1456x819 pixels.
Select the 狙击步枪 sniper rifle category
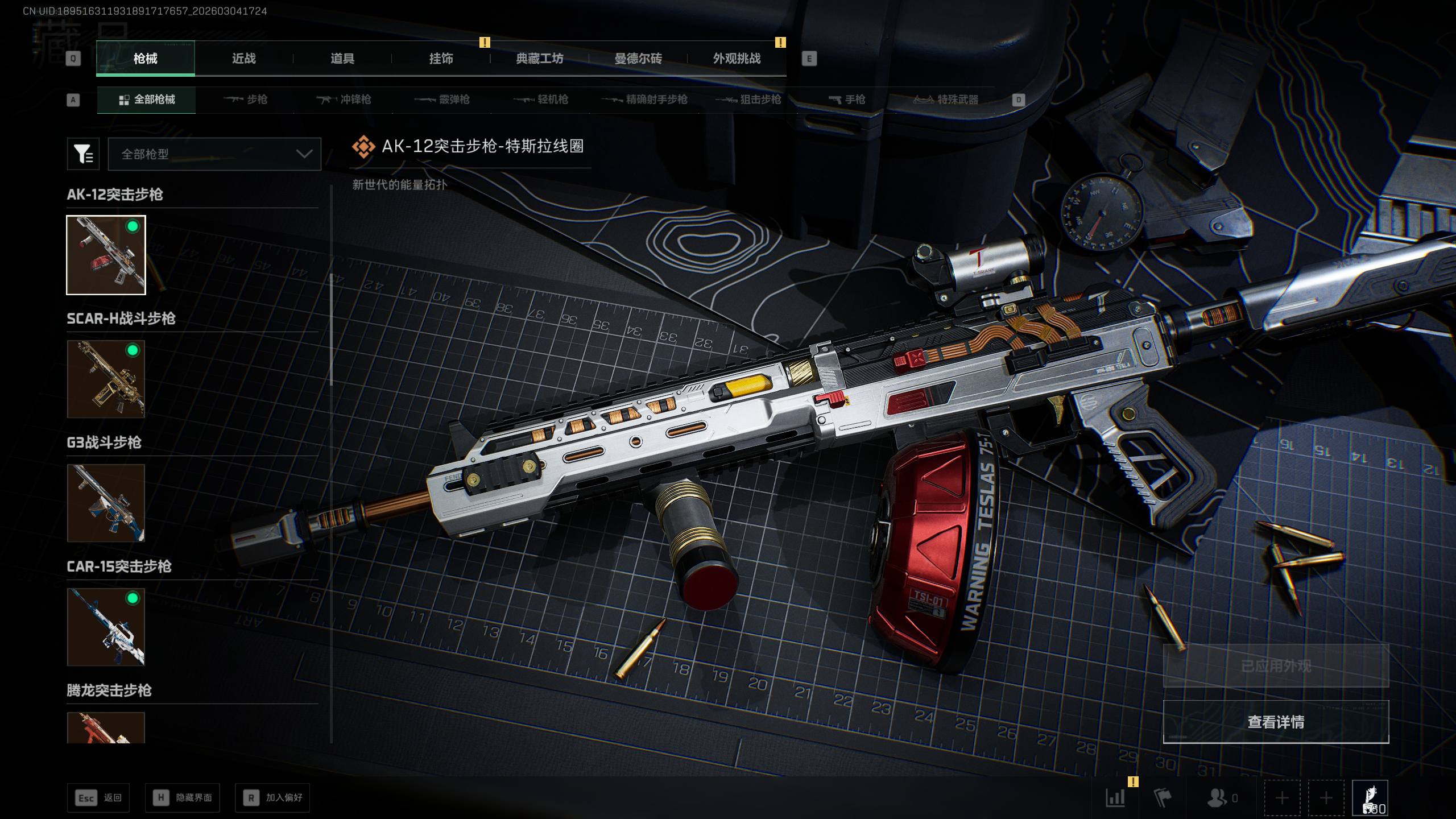click(748, 100)
